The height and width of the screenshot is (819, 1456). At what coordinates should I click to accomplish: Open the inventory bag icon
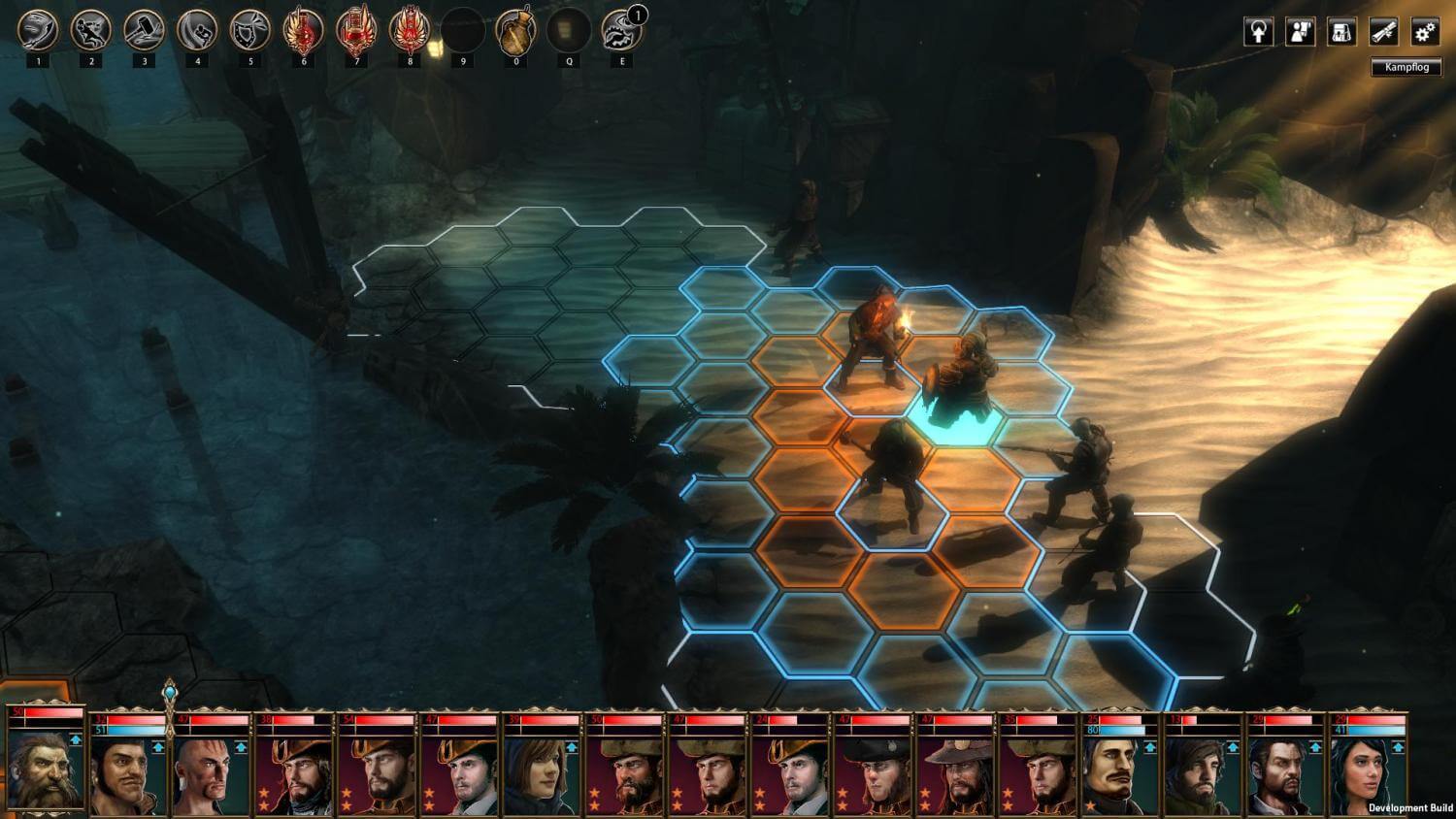1342,32
